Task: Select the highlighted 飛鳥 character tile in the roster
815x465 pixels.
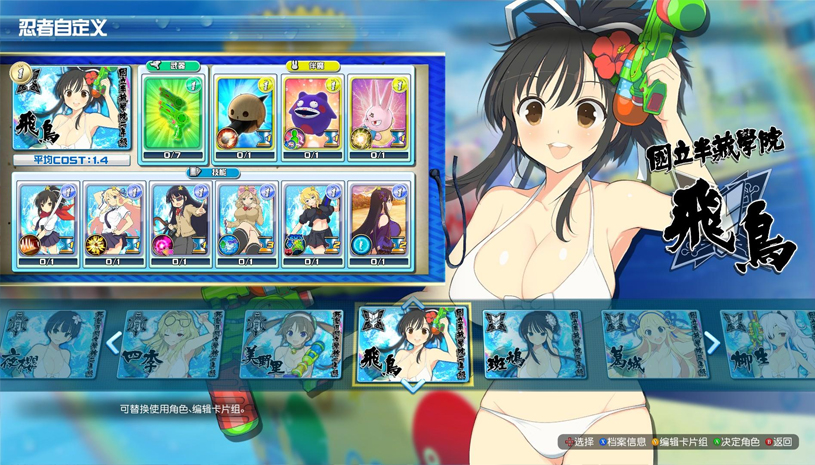Action: [x=413, y=345]
